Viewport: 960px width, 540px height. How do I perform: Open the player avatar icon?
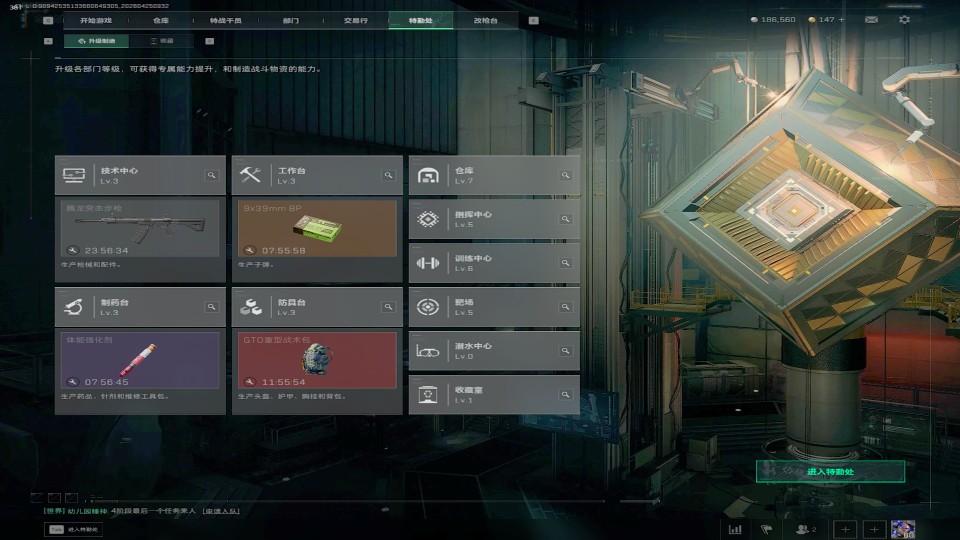point(903,529)
